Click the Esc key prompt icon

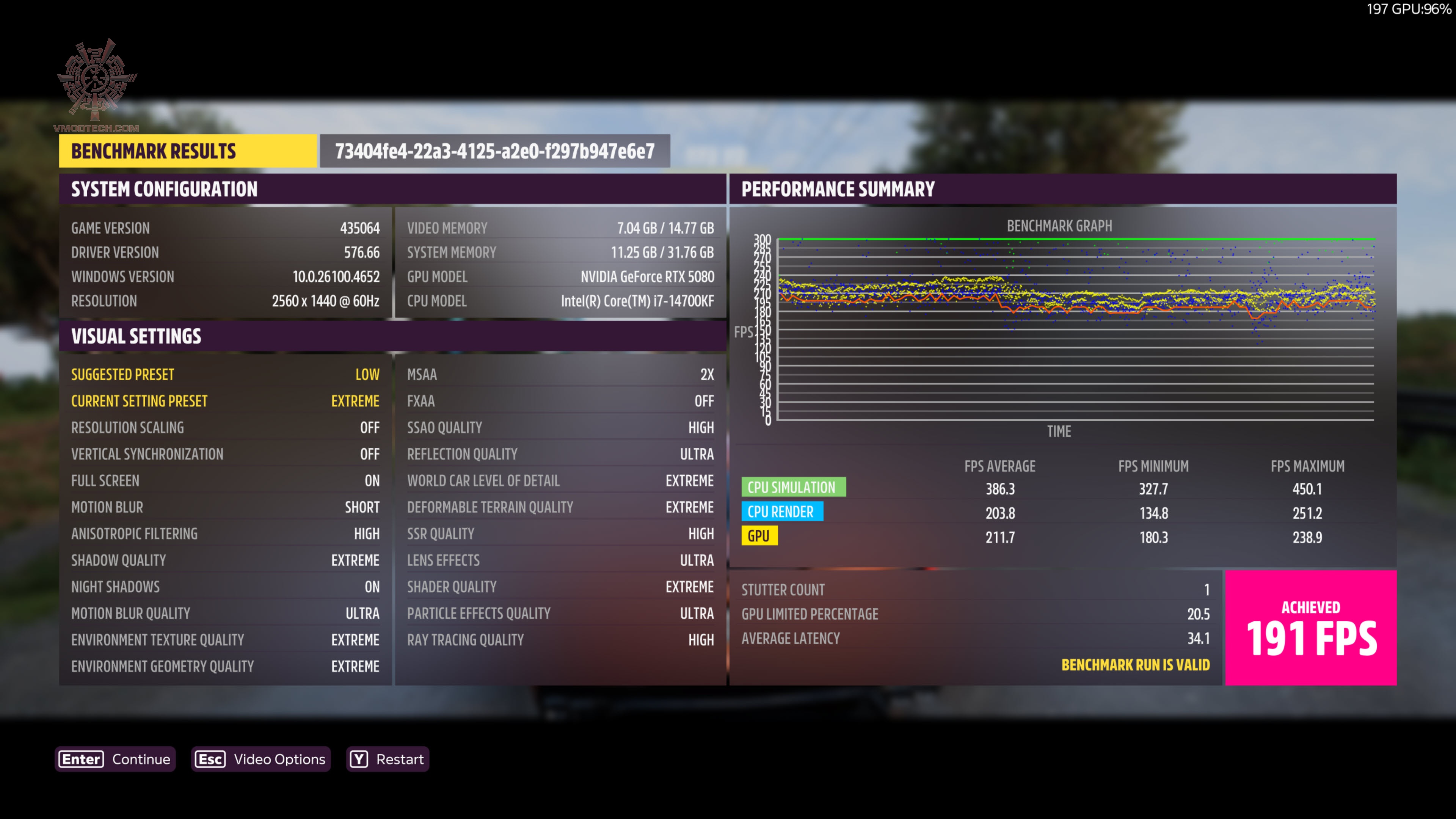click(210, 759)
